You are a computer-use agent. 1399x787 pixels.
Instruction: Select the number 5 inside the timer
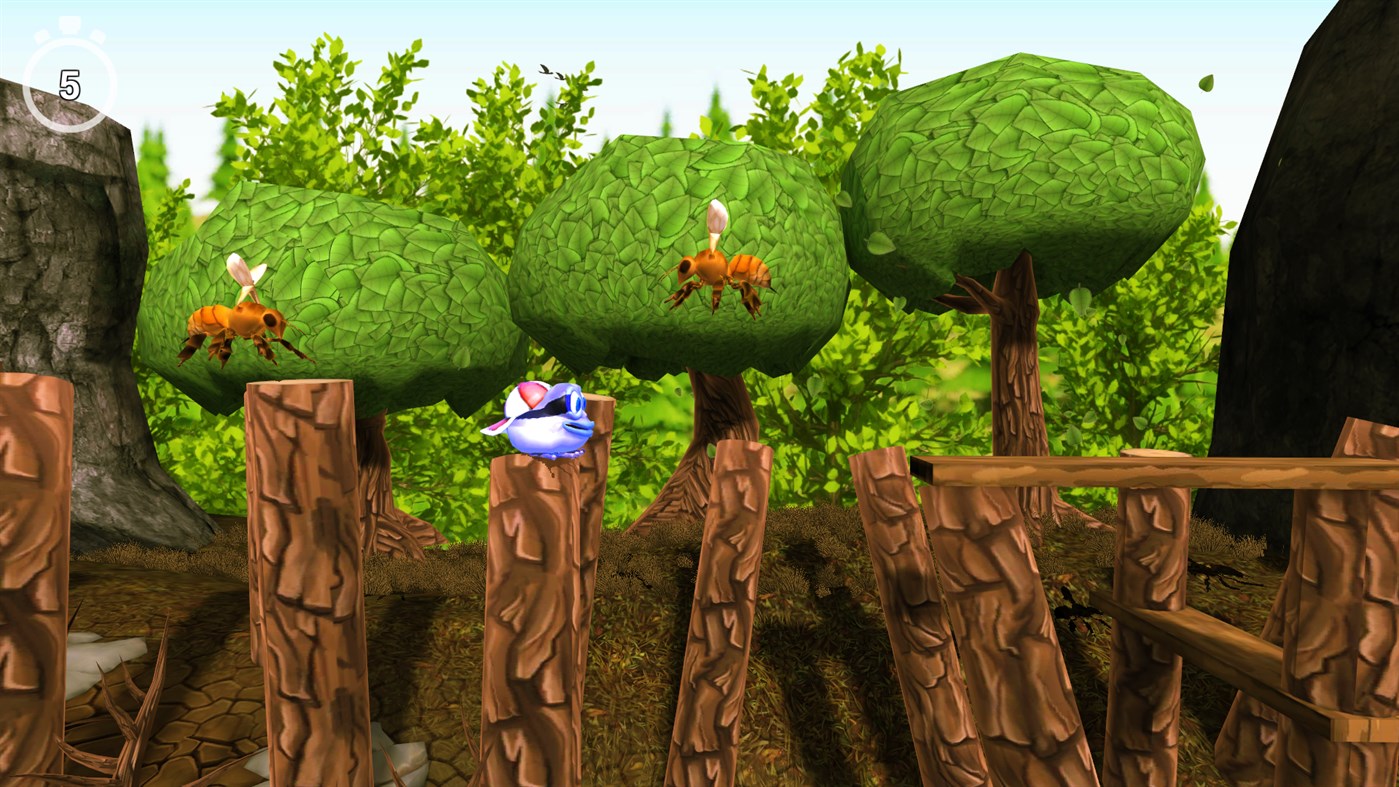[70, 82]
